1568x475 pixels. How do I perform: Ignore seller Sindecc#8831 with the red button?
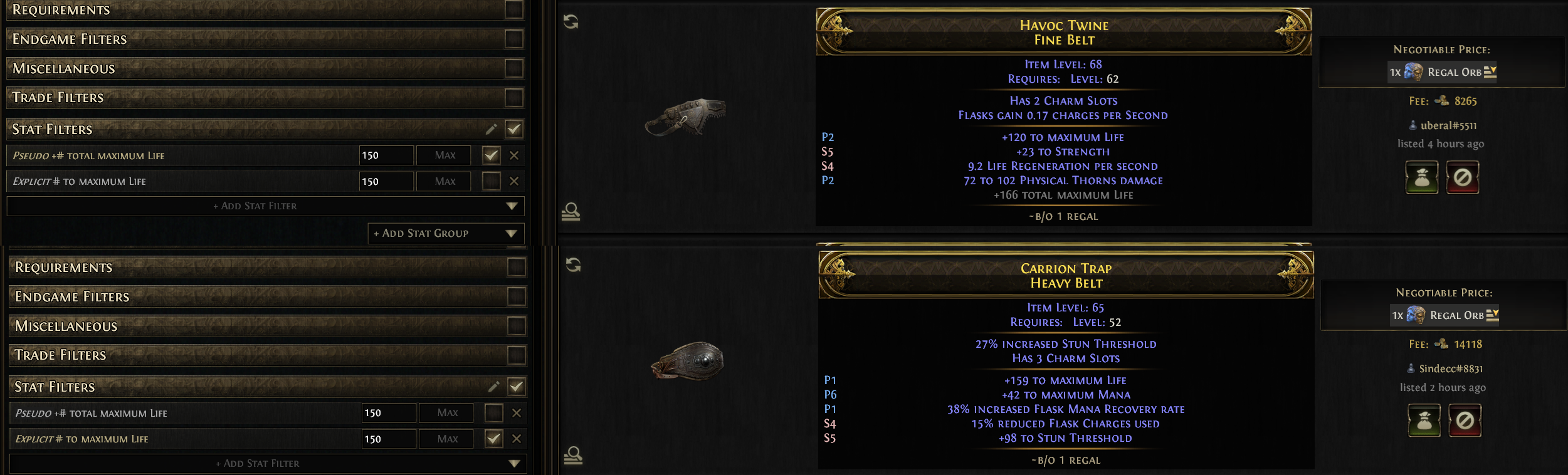[x=1465, y=420]
